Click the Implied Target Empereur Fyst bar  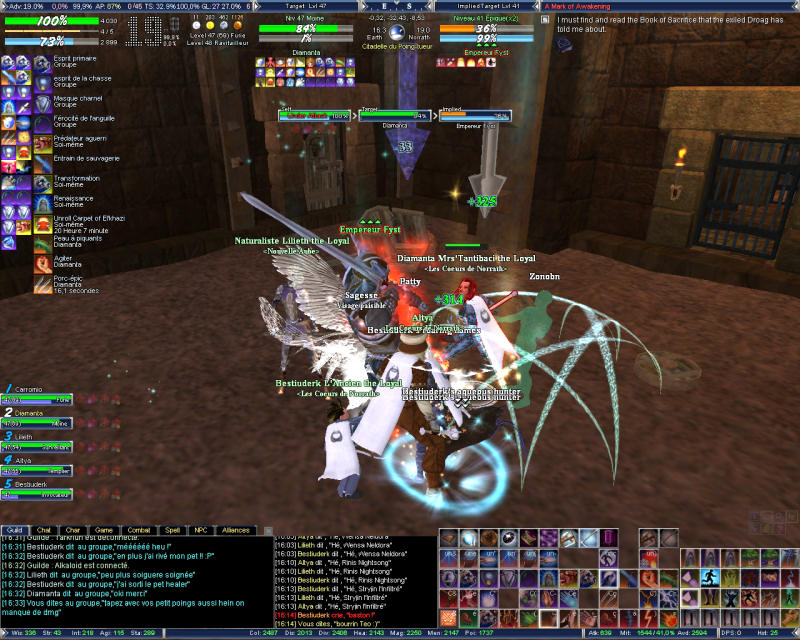474,116
